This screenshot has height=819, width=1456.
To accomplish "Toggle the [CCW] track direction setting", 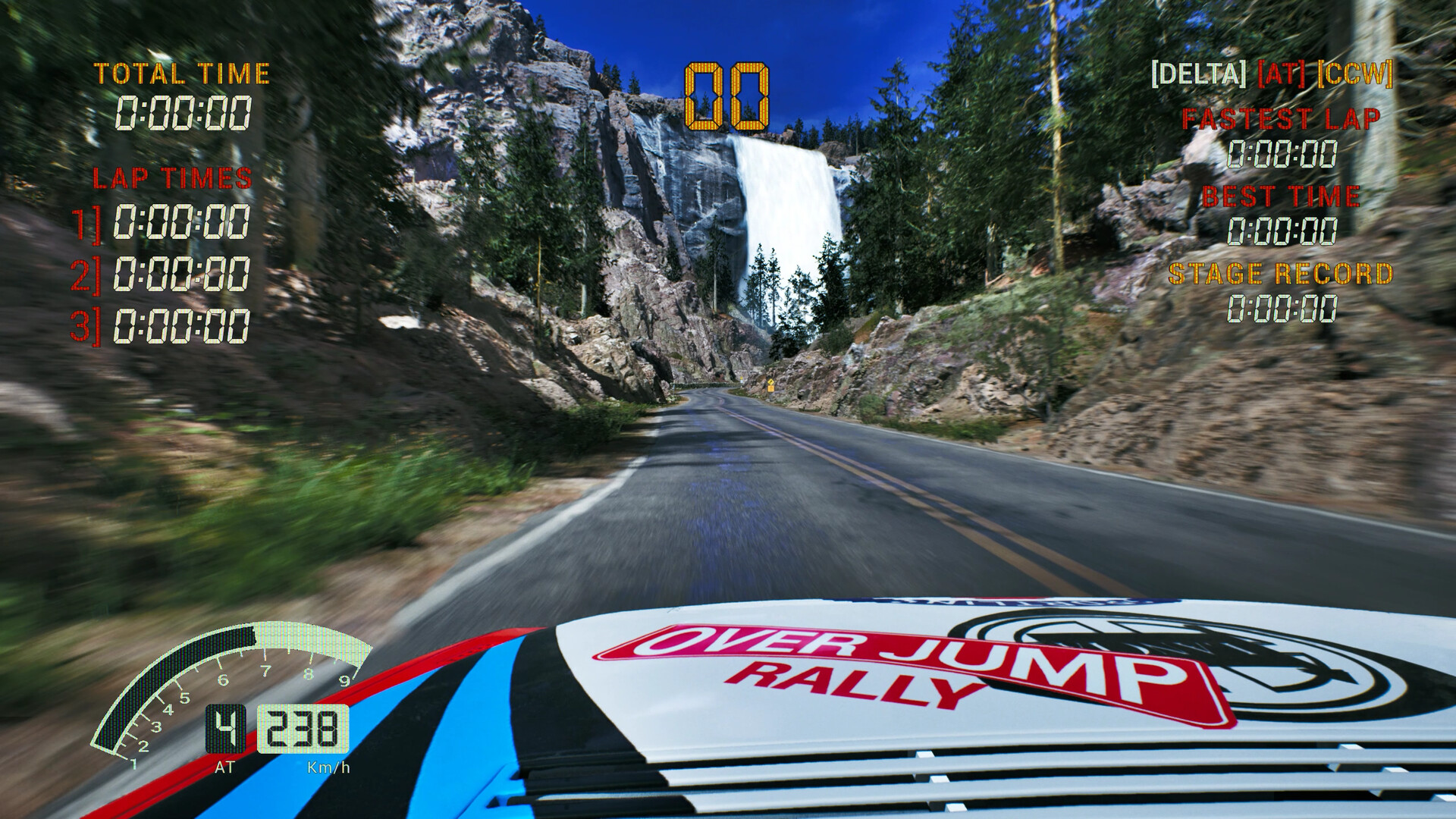I will pyautogui.click(x=1357, y=74).
